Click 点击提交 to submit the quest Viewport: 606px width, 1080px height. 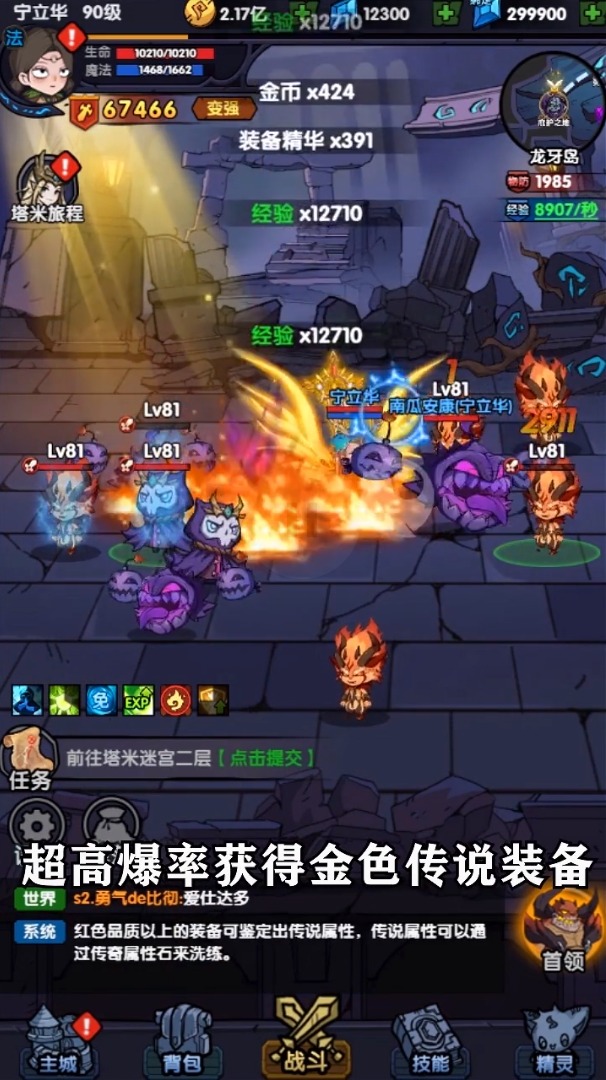266,758
